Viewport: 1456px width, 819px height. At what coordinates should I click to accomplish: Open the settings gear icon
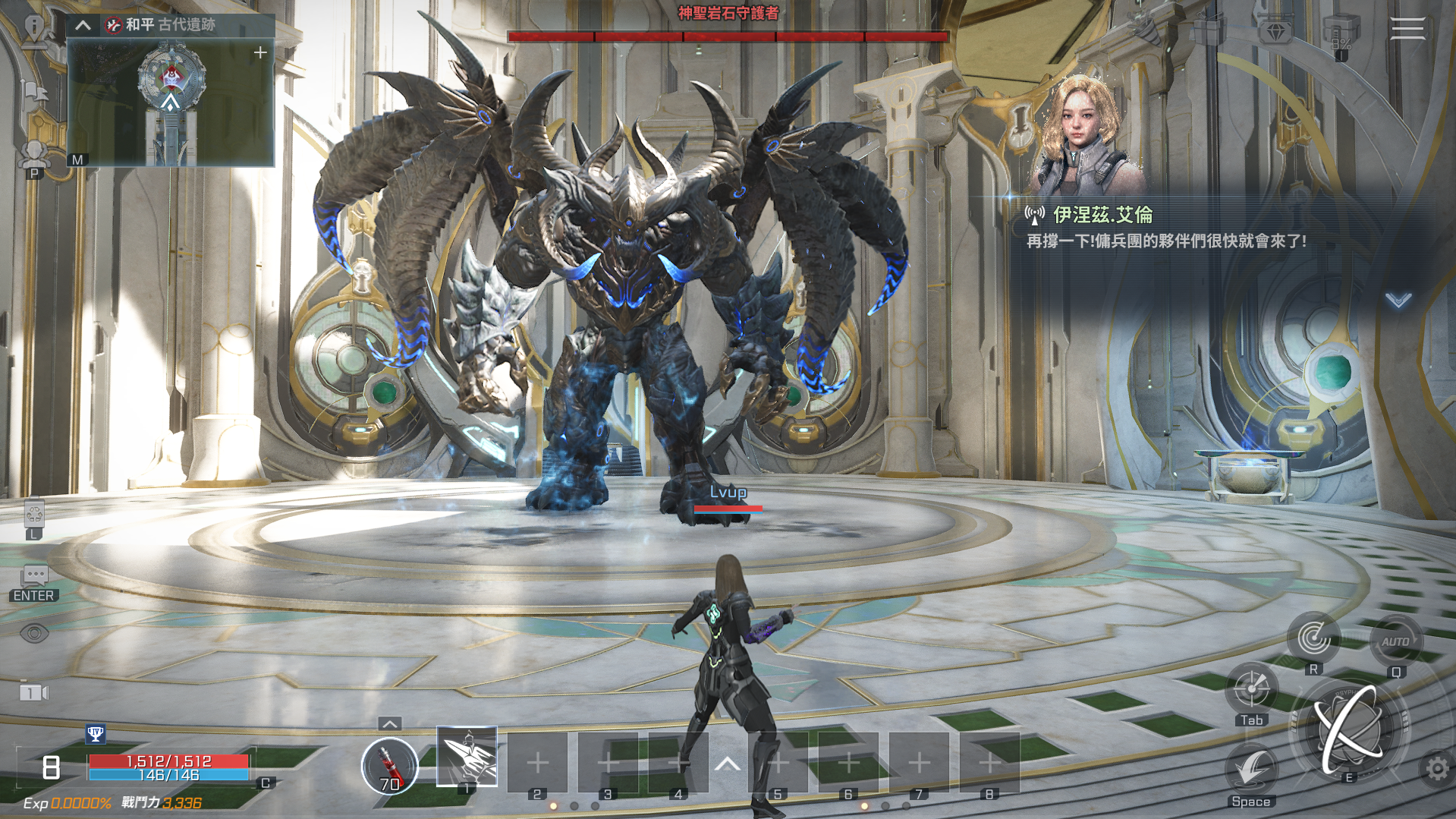pyautogui.click(x=1436, y=769)
